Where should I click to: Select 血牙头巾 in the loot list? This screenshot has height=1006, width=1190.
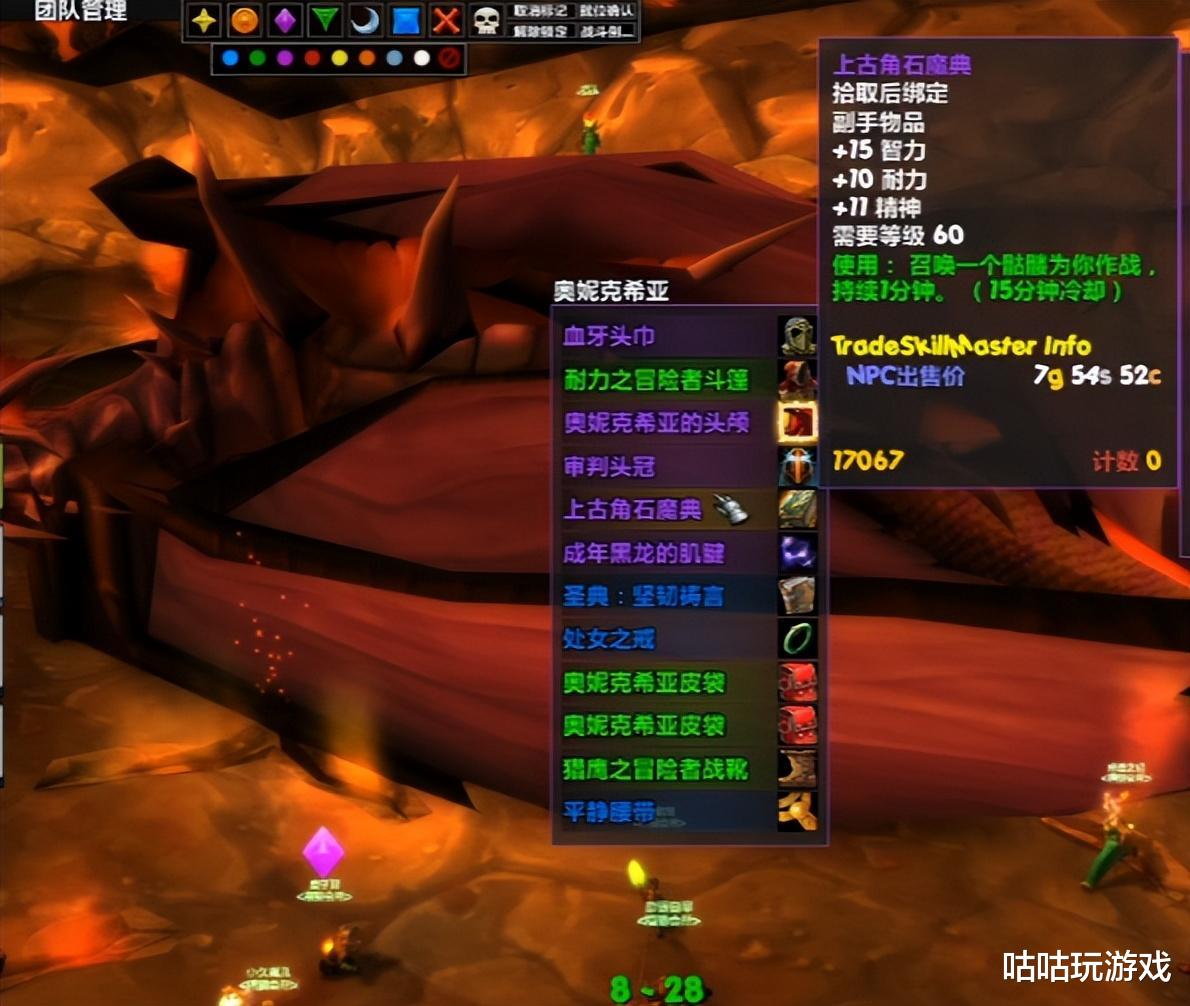665,337
